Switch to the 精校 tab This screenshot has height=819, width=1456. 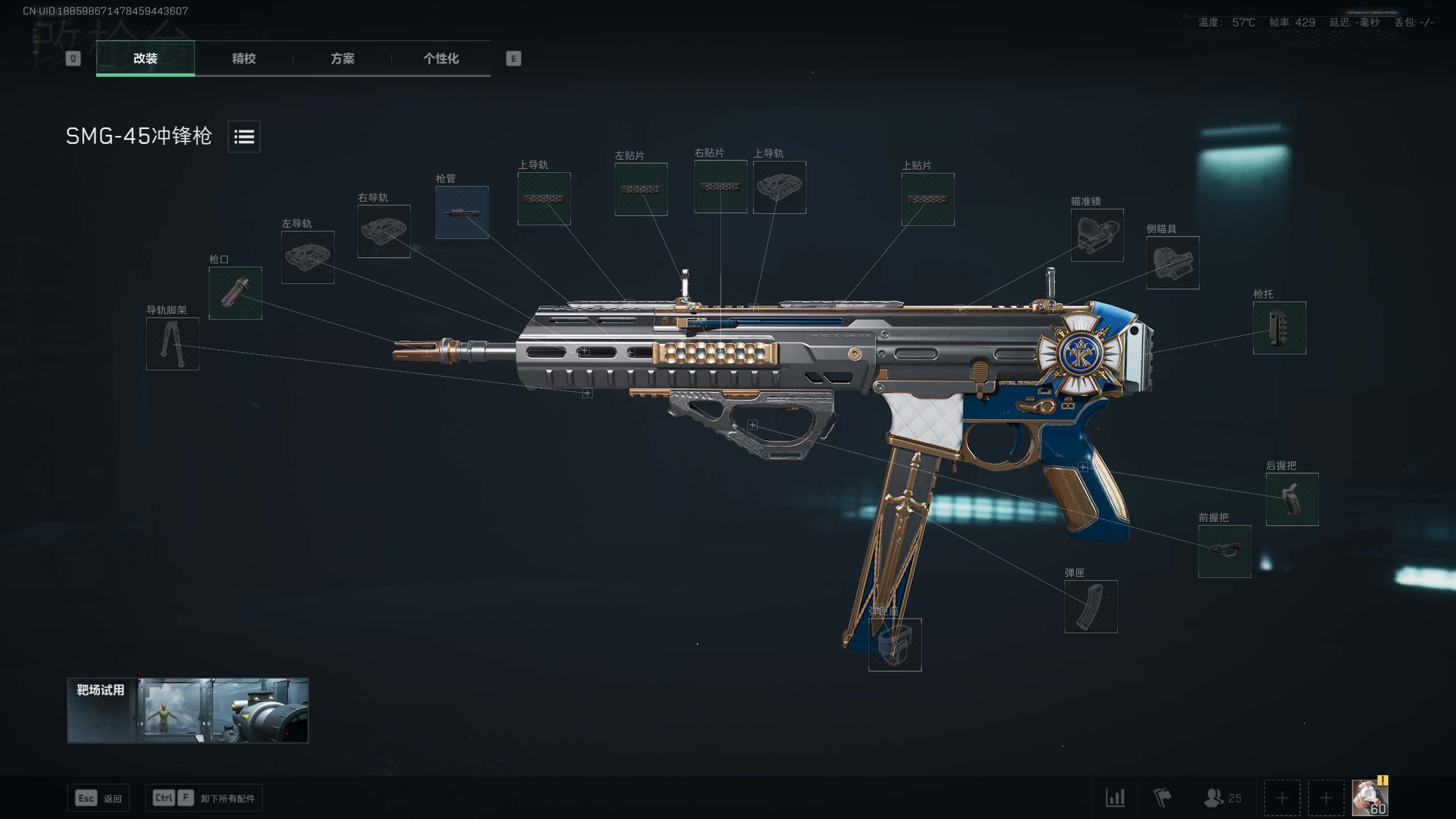click(243, 59)
